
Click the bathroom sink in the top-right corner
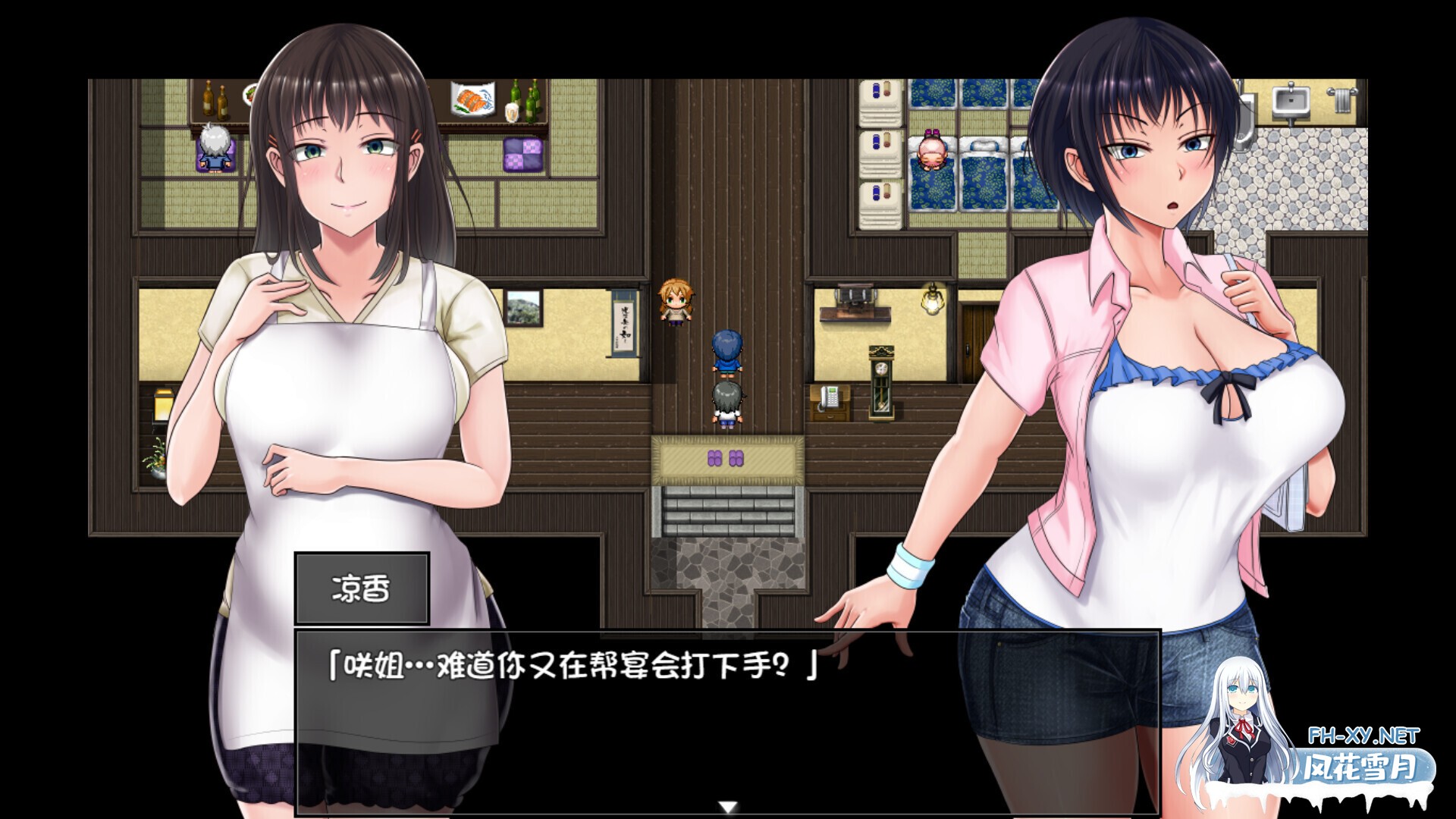pos(1291,101)
